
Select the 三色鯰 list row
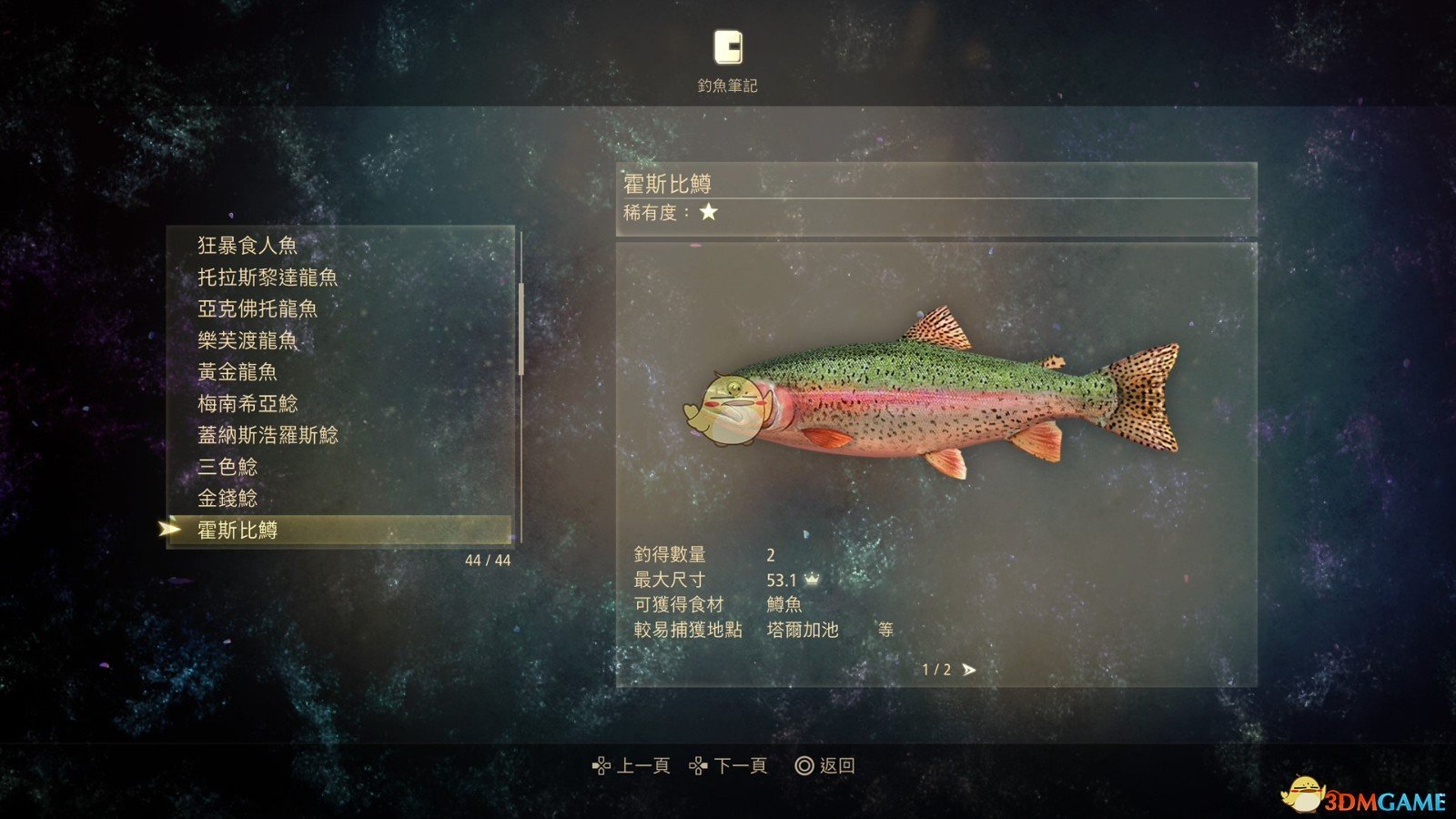click(227, 468)
